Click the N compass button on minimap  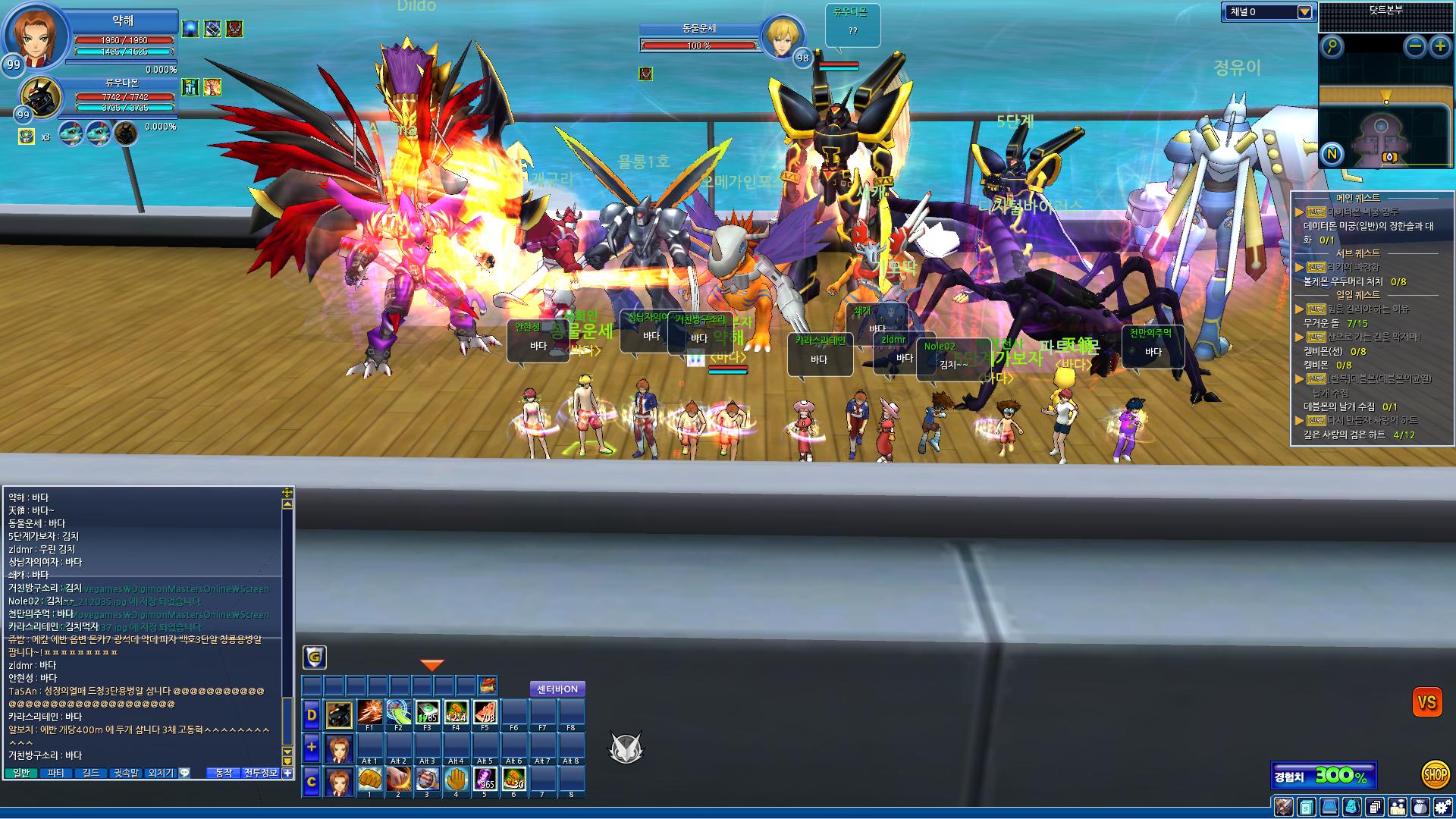pyautogui.click(x=1332, y=155)
